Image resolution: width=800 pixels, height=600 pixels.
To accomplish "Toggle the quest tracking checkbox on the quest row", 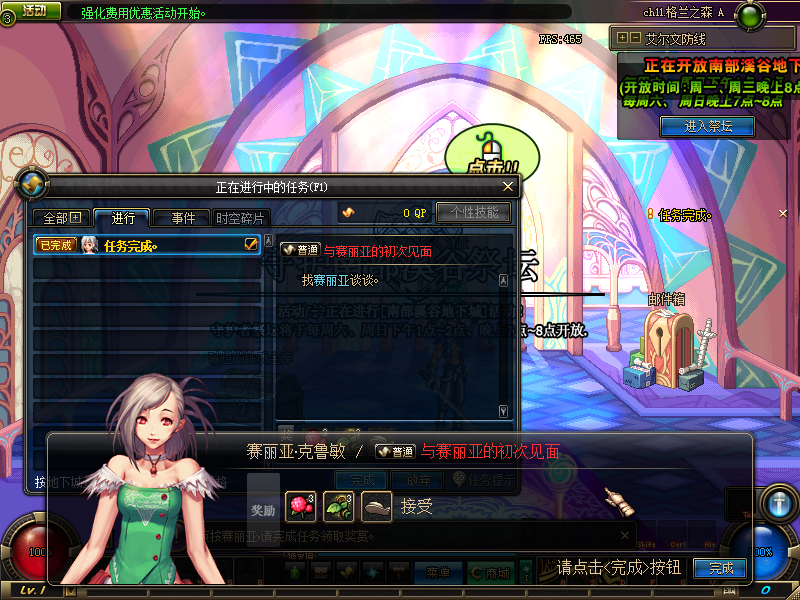I will click(251, 243).
